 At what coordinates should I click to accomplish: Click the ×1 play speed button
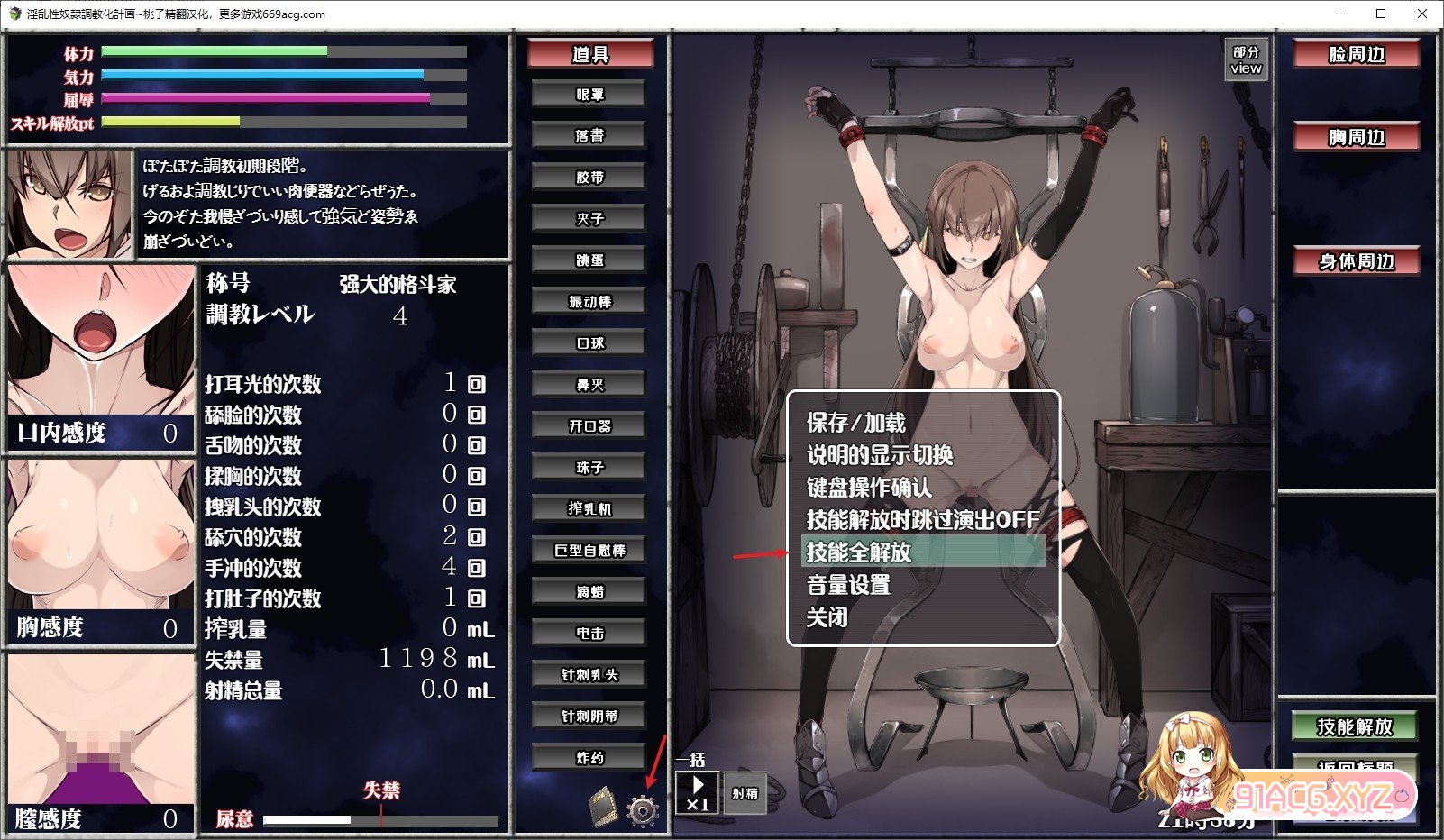(698, 793)
